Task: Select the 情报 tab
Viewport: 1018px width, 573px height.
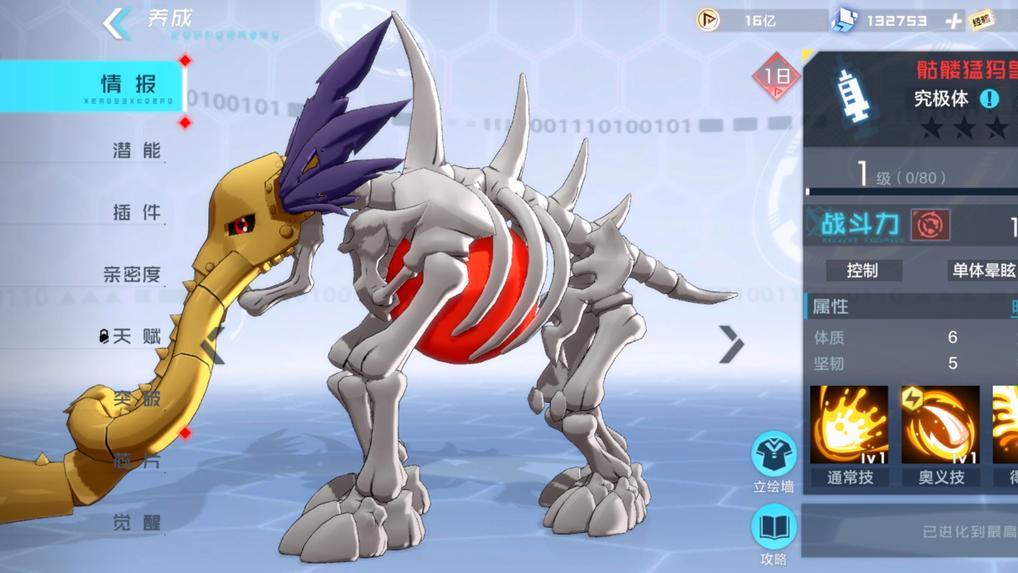Action: (x=128, y=84)
